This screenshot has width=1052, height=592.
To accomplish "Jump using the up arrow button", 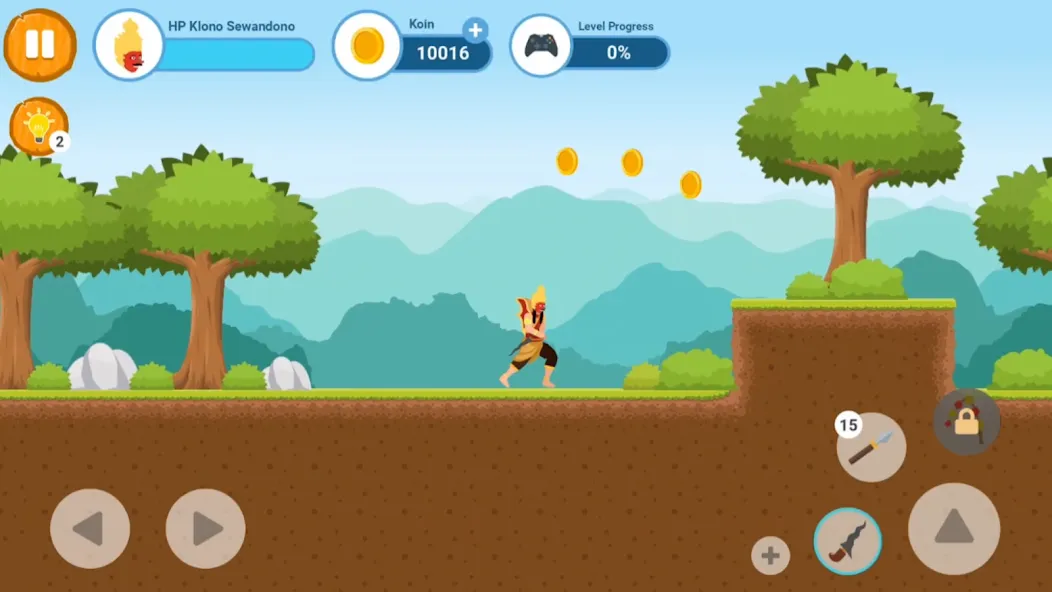I will (953, 528).
